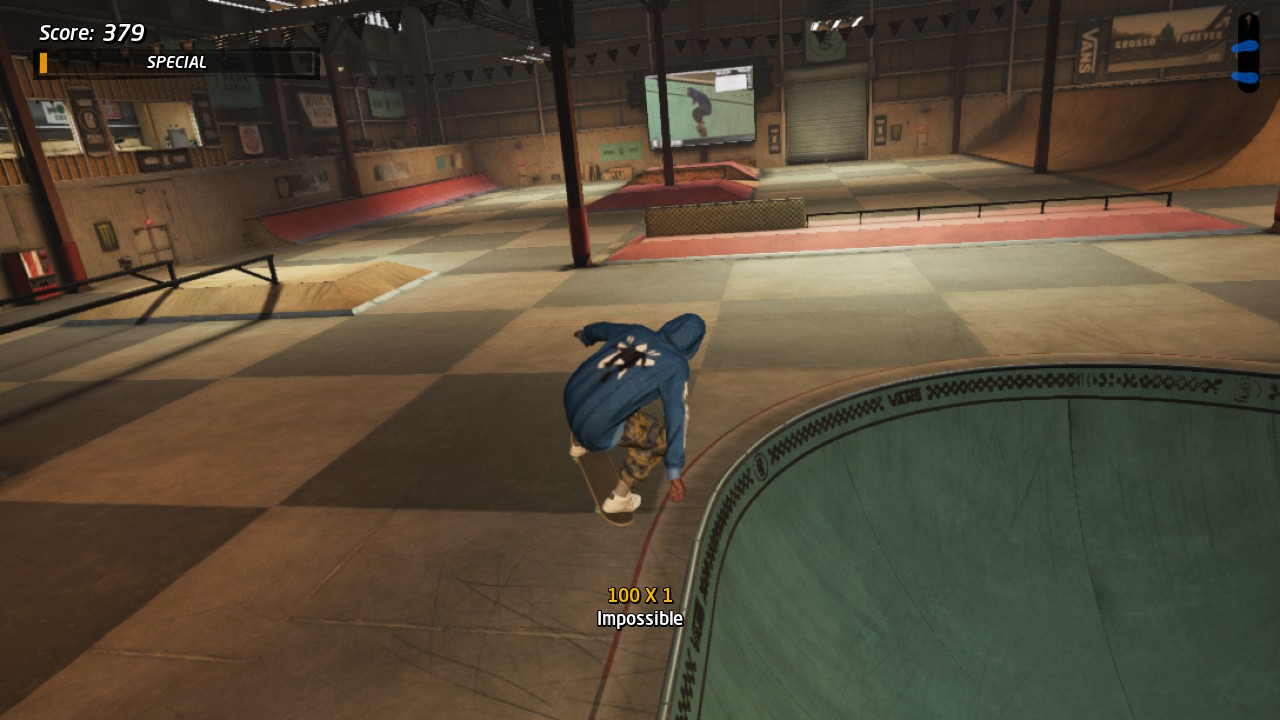Click the Impossible trick text
This screenshot has height=720, width=1280.
coord(639,618)
